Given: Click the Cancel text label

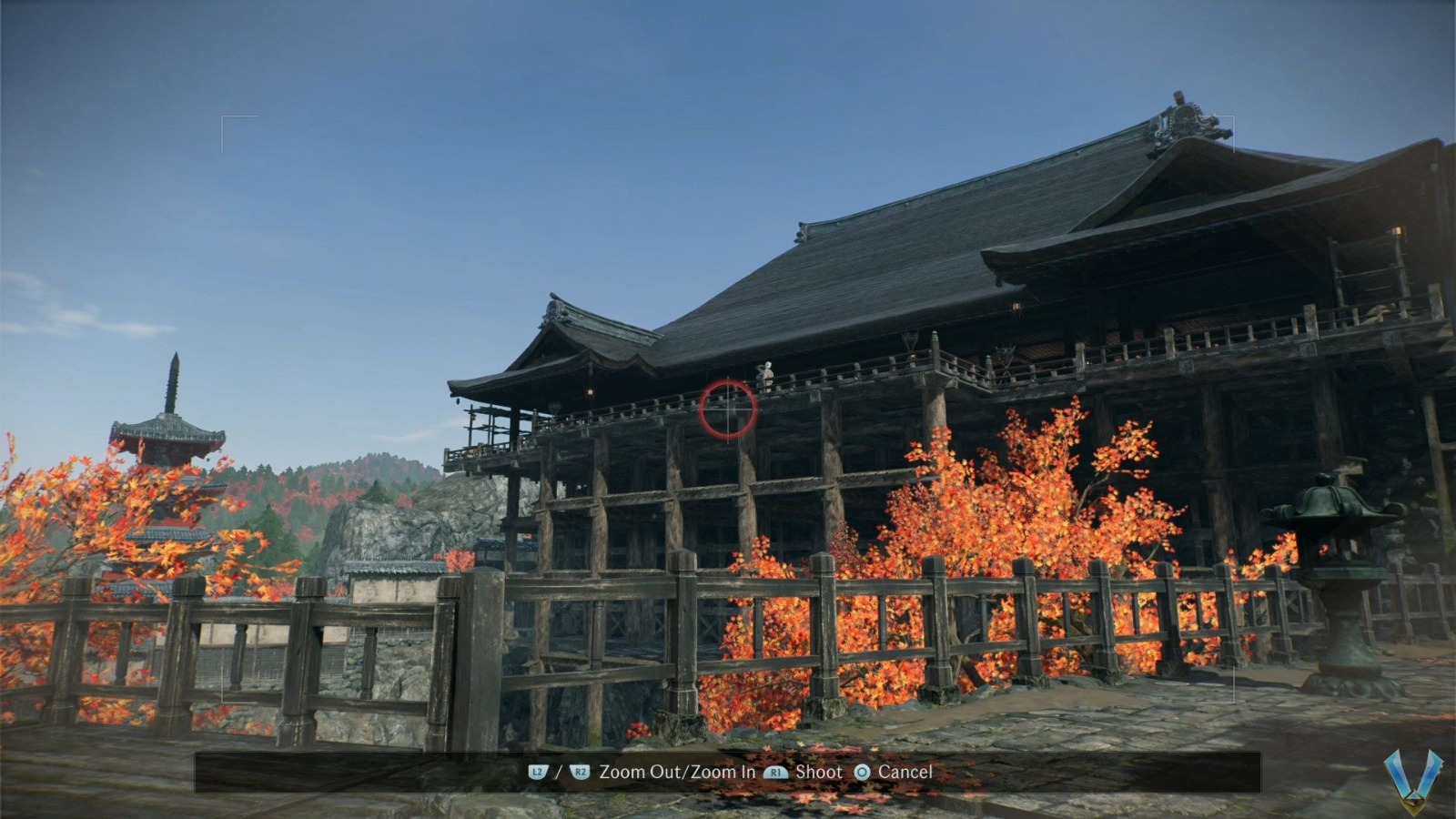Looking at the screenshot, I should click(x=905, y=771).
